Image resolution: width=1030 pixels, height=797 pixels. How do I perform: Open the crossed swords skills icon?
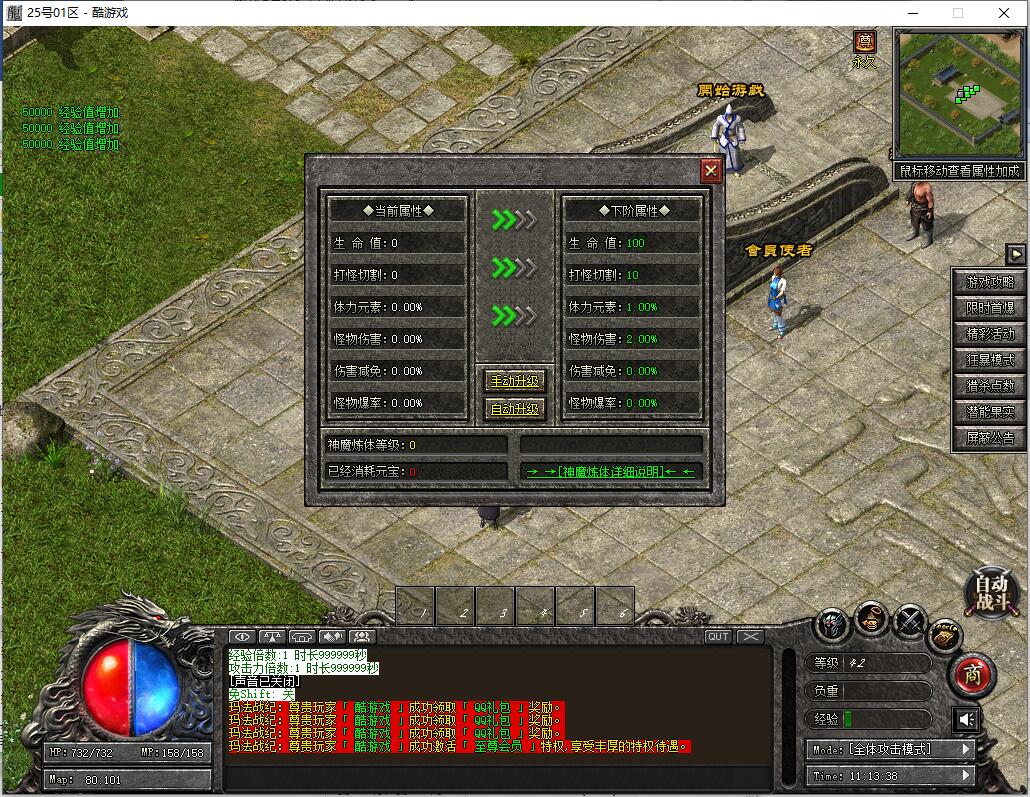point(909,623)
